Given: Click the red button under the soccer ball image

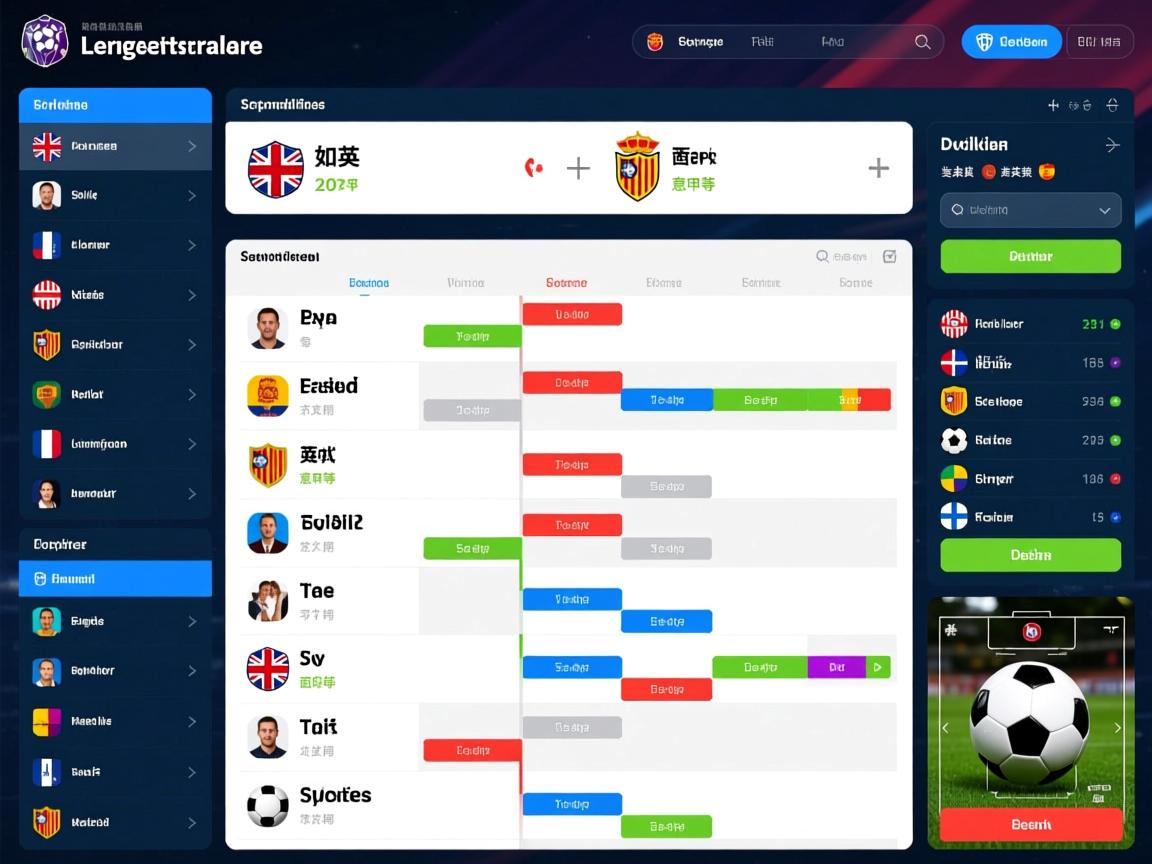Looking at the screenshot, I should 1030,825.
